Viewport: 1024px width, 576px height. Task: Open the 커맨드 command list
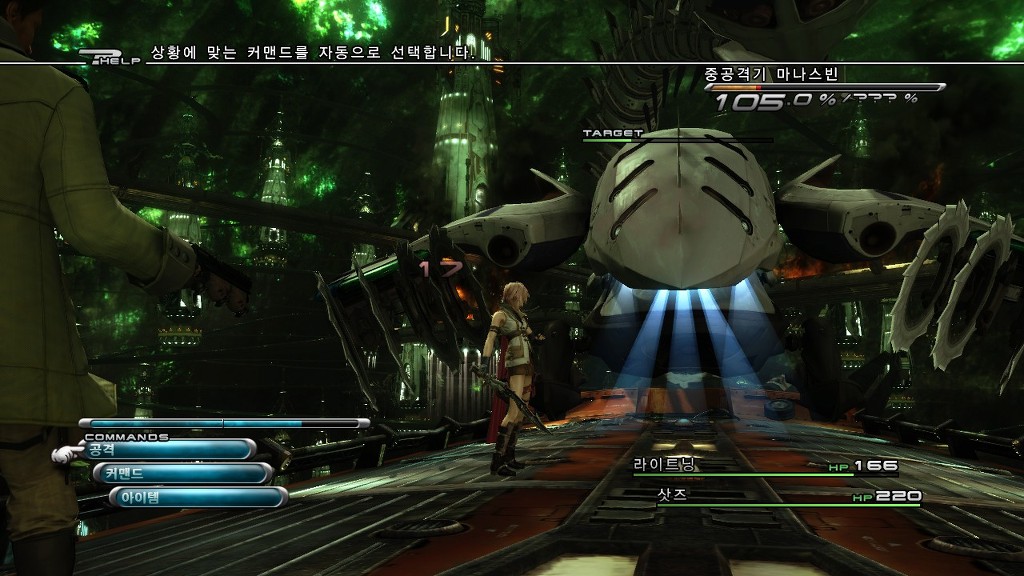tap(182, 473)
